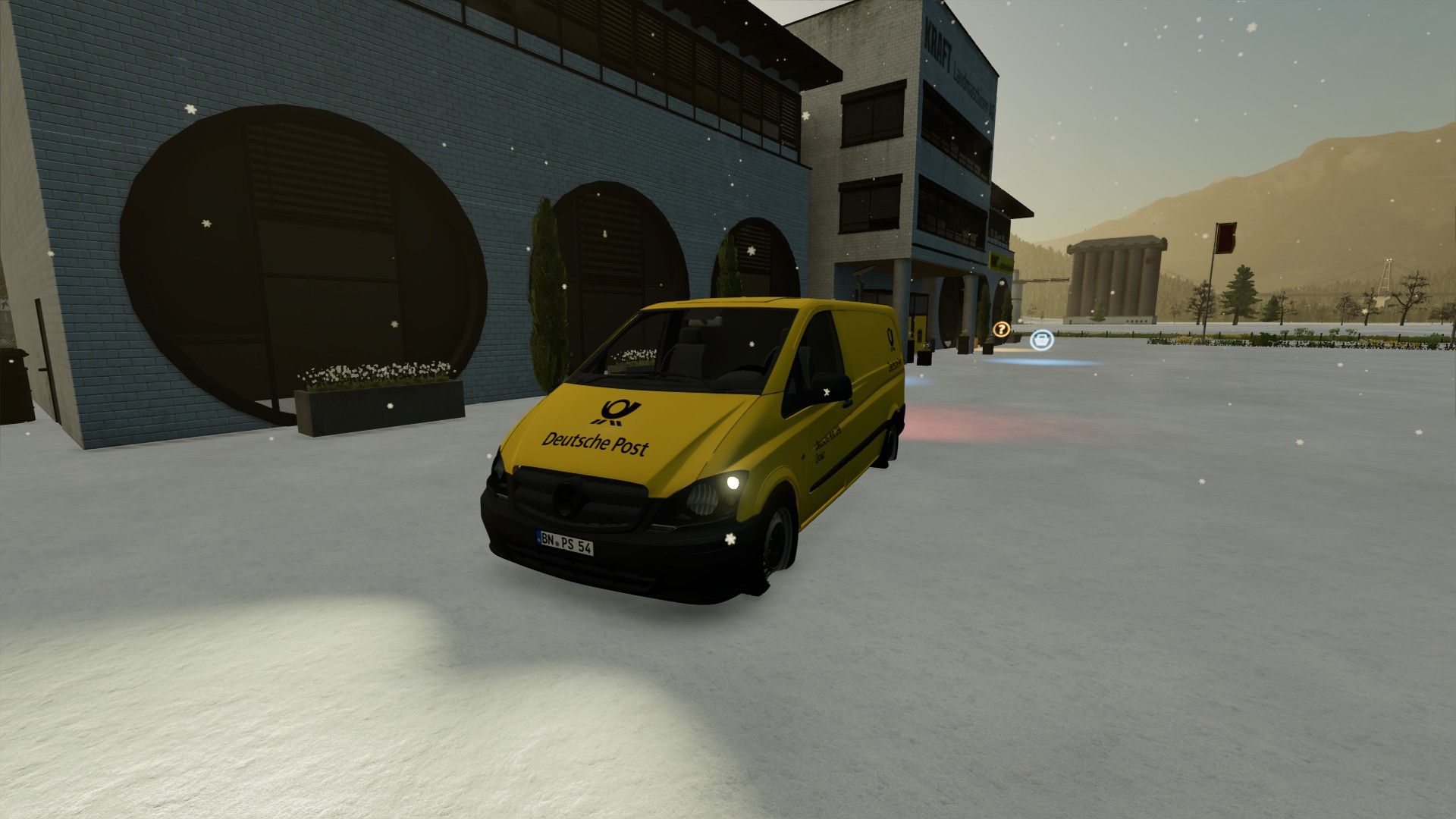Select the Mercedes star emblem on the grille
The image size is (1456, 819).
tap(566, 498)
